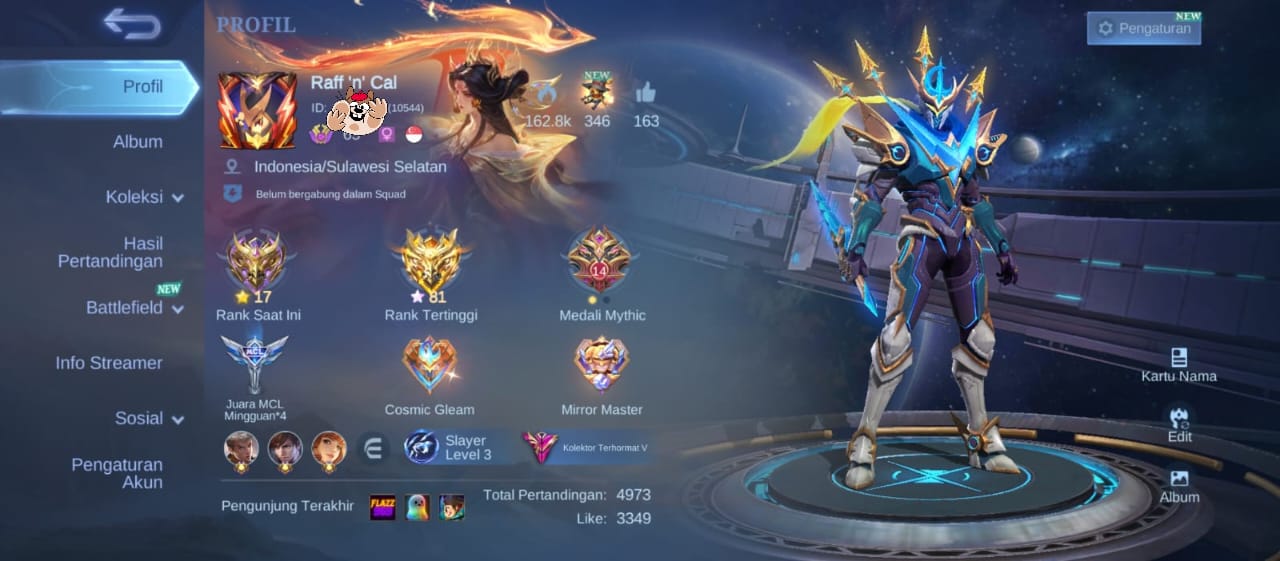Viewport: 1280px width, 561px height.
Task: View the Rank Tertinggi badge
Action: tap(430, 262)
